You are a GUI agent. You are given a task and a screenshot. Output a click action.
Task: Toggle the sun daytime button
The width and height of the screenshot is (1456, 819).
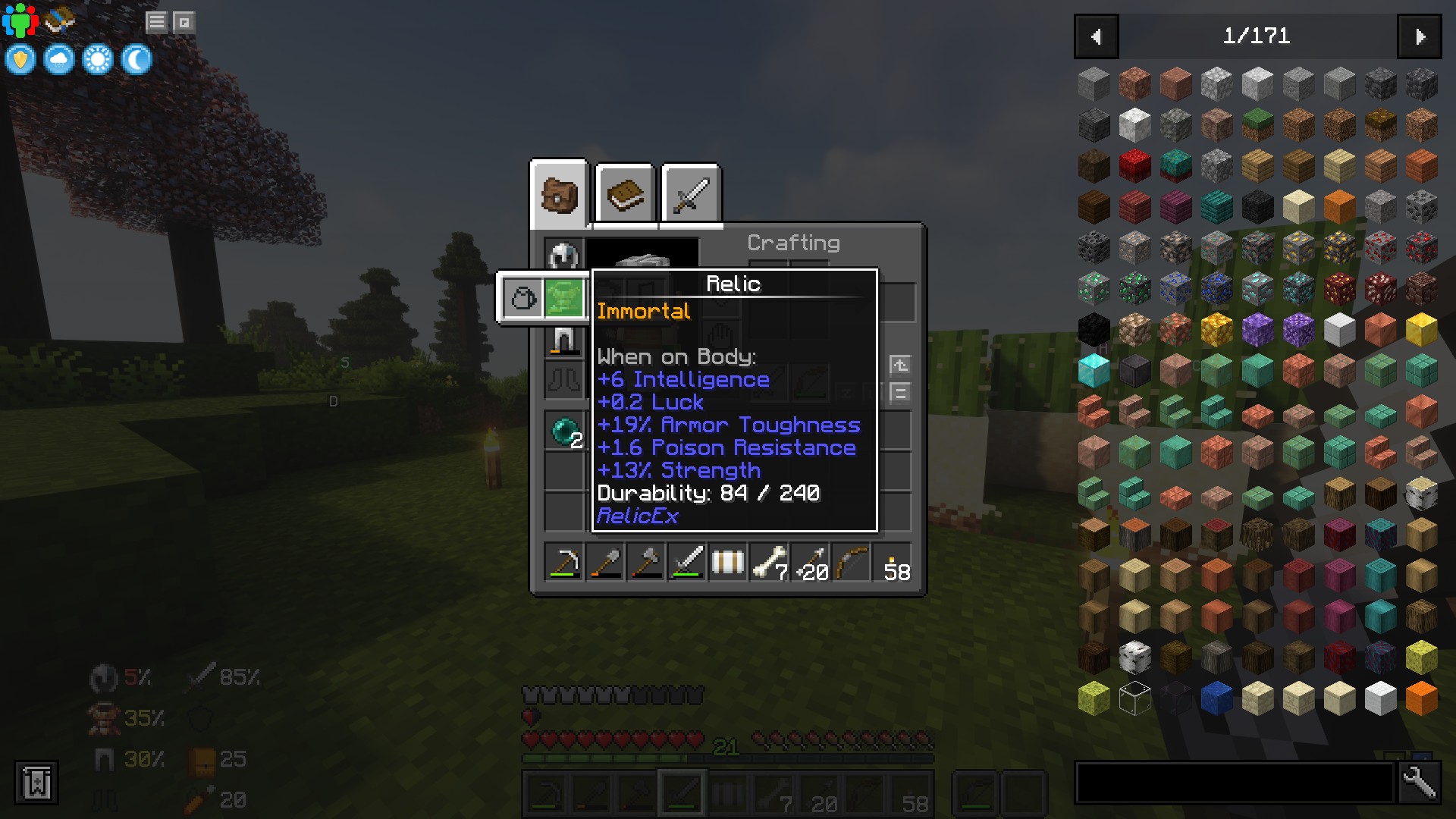point(99,58)
